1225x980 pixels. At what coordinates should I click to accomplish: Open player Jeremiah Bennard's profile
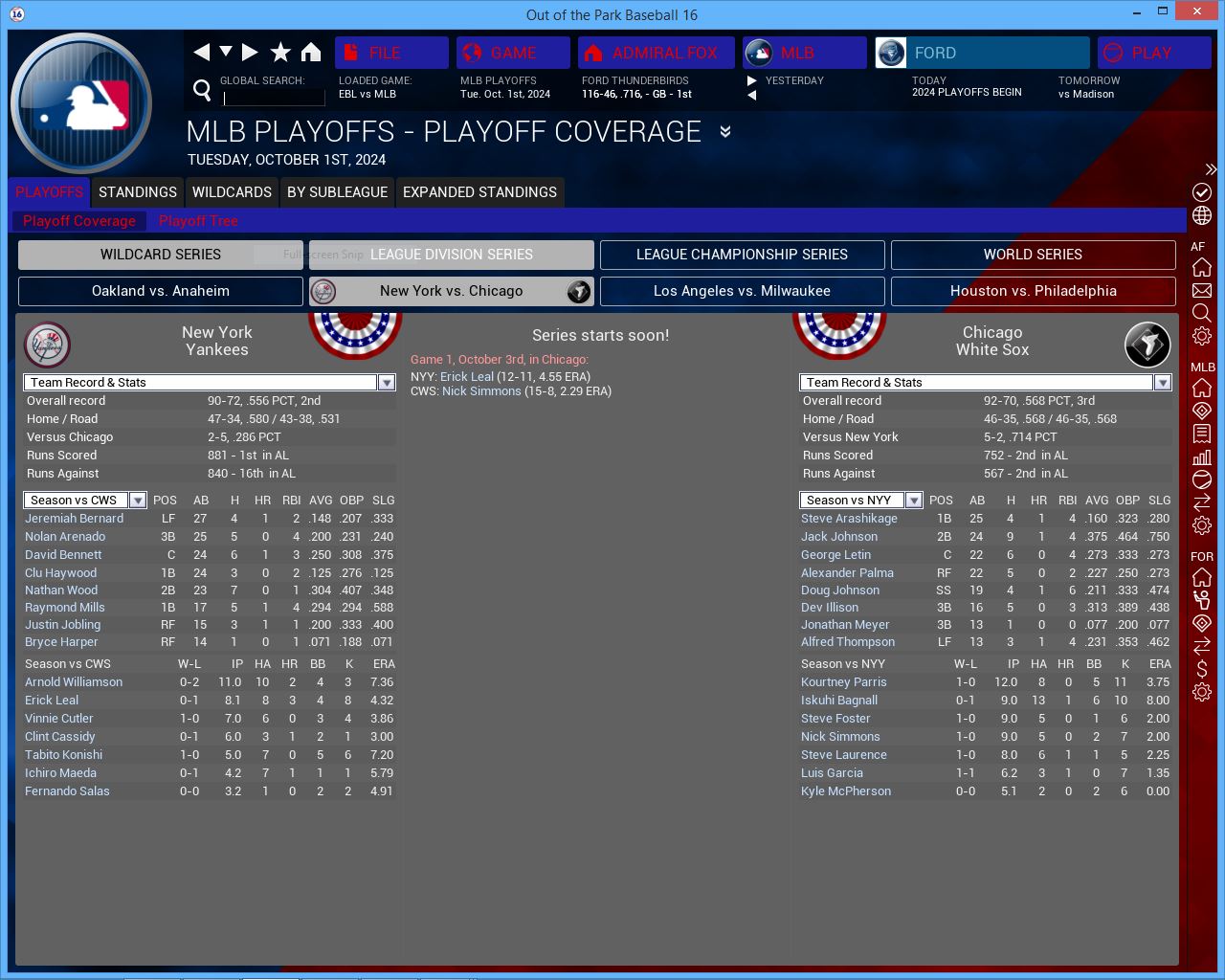click(74, 519)
